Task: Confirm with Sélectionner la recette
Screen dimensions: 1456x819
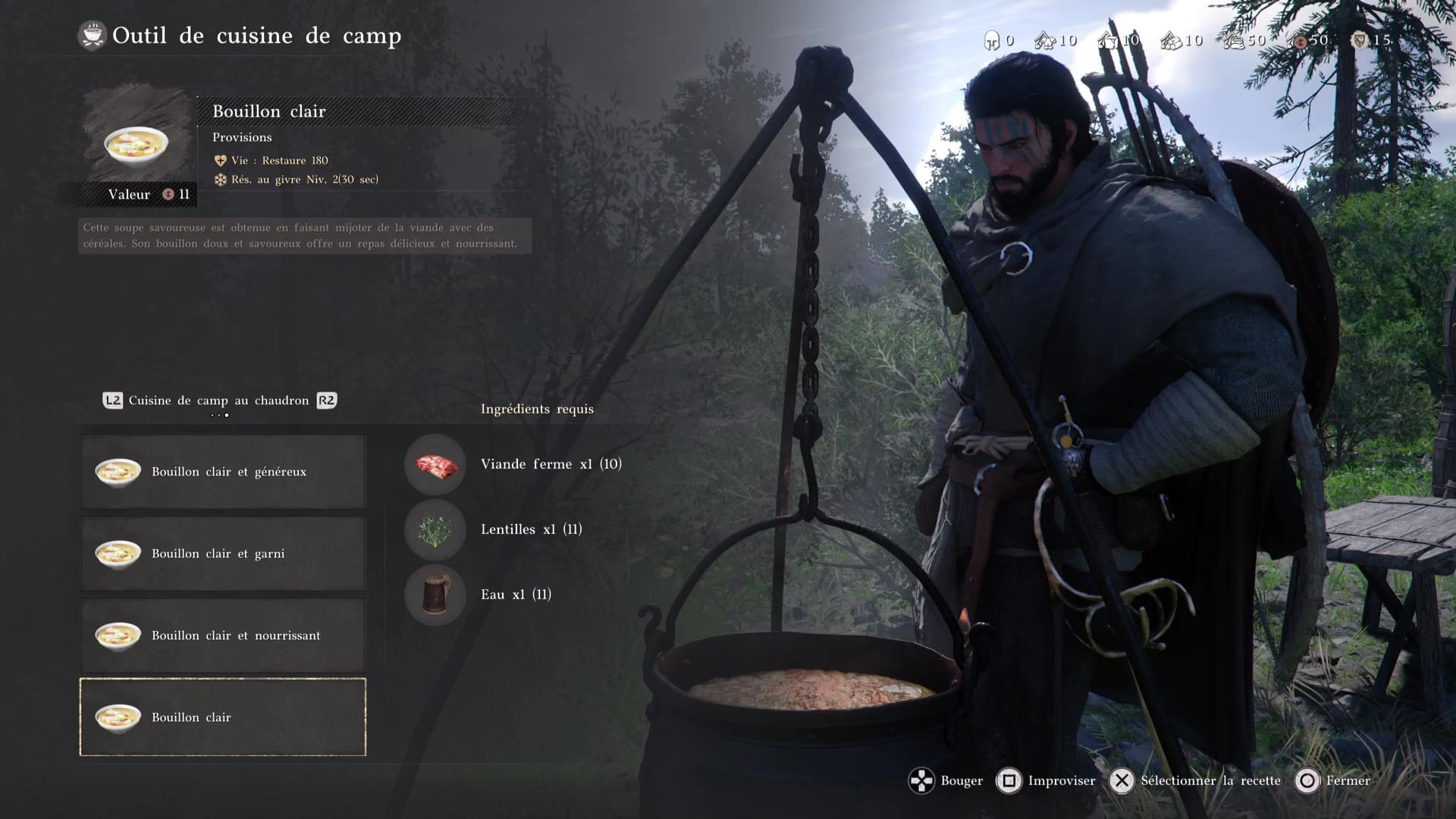Action: tap(1196, 780)
